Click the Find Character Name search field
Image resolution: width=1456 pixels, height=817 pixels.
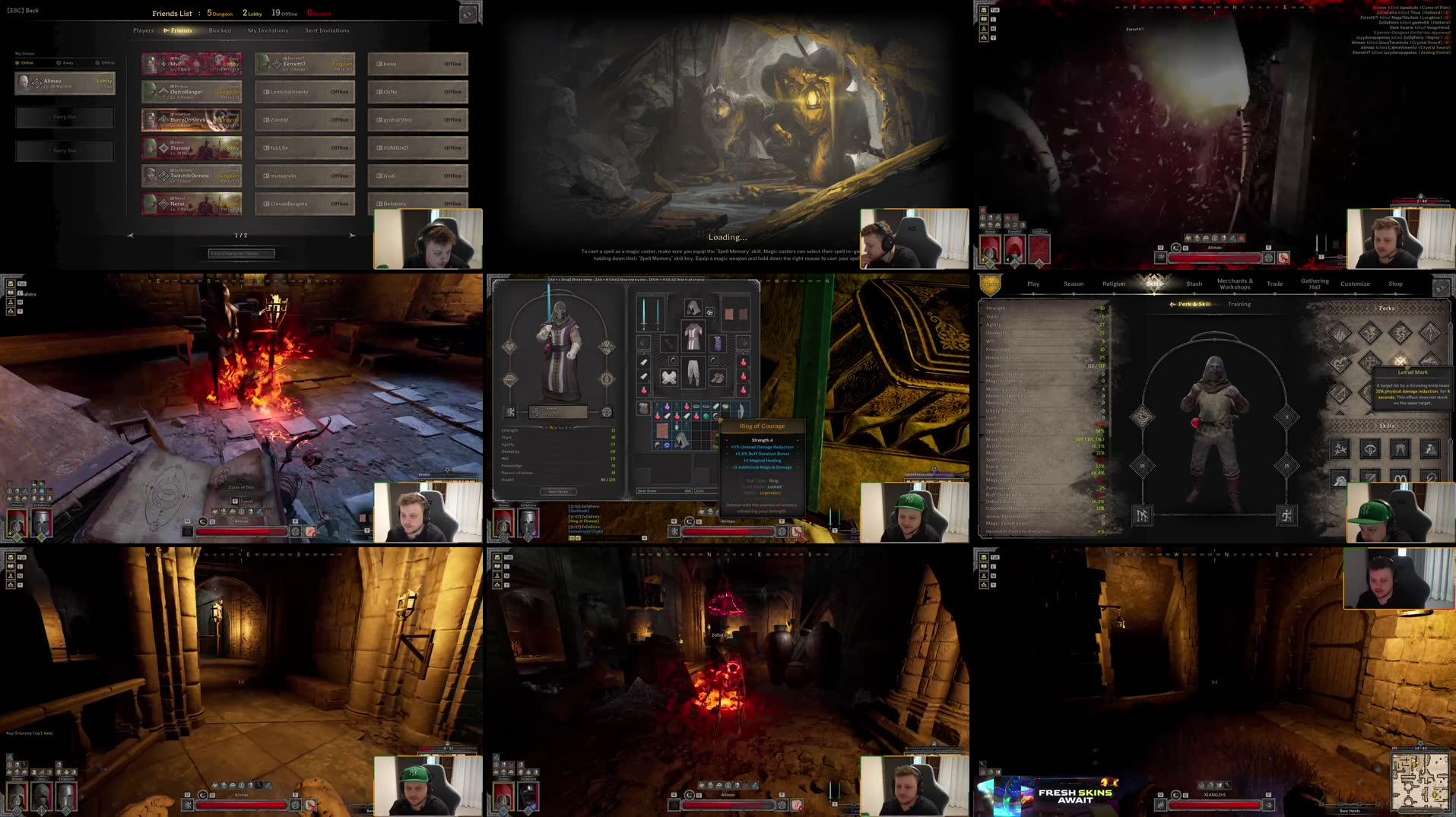pyautogui.click(x=242, y=253)
